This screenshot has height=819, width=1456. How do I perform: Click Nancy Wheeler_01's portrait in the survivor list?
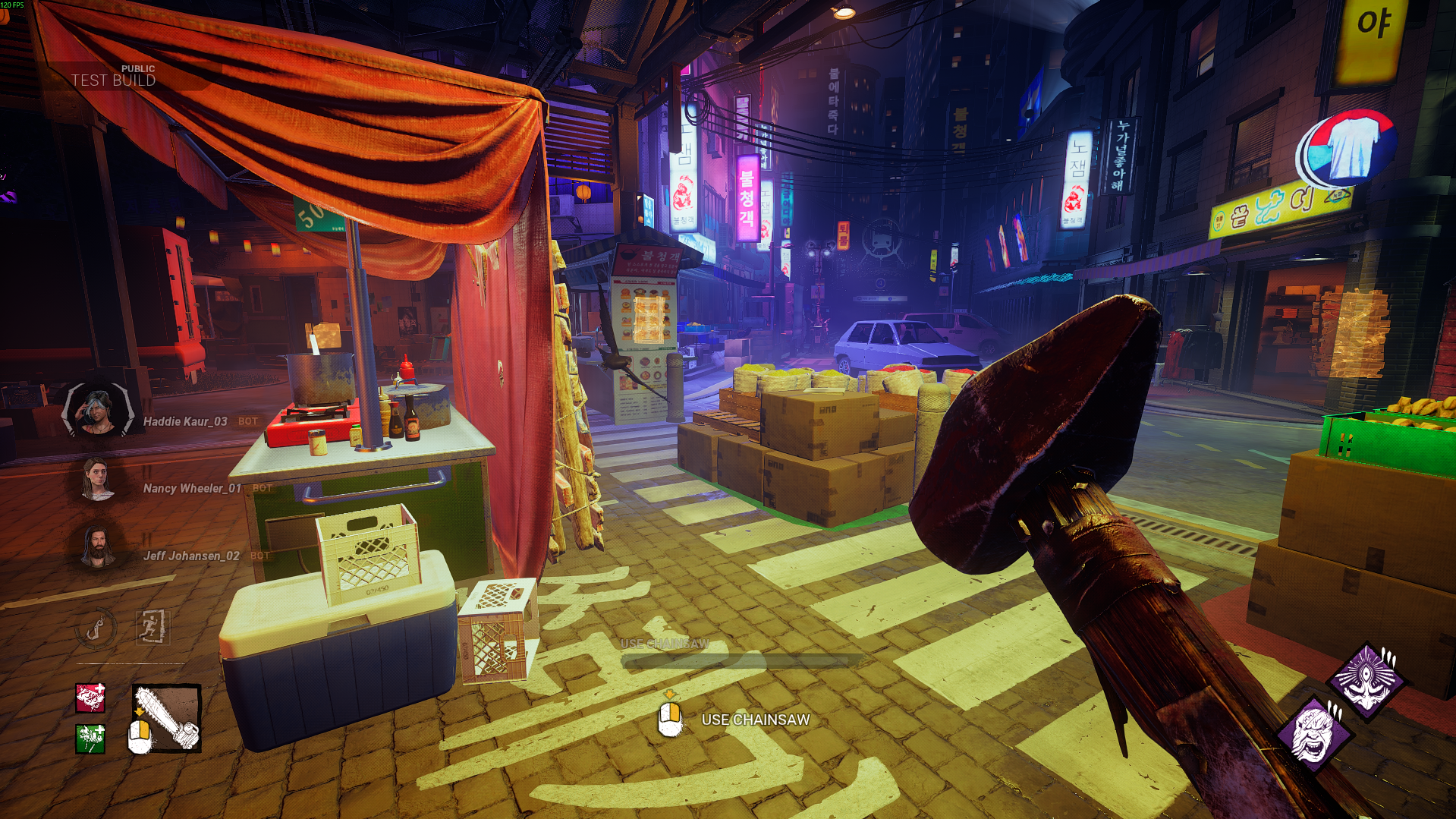pos(97,480)
